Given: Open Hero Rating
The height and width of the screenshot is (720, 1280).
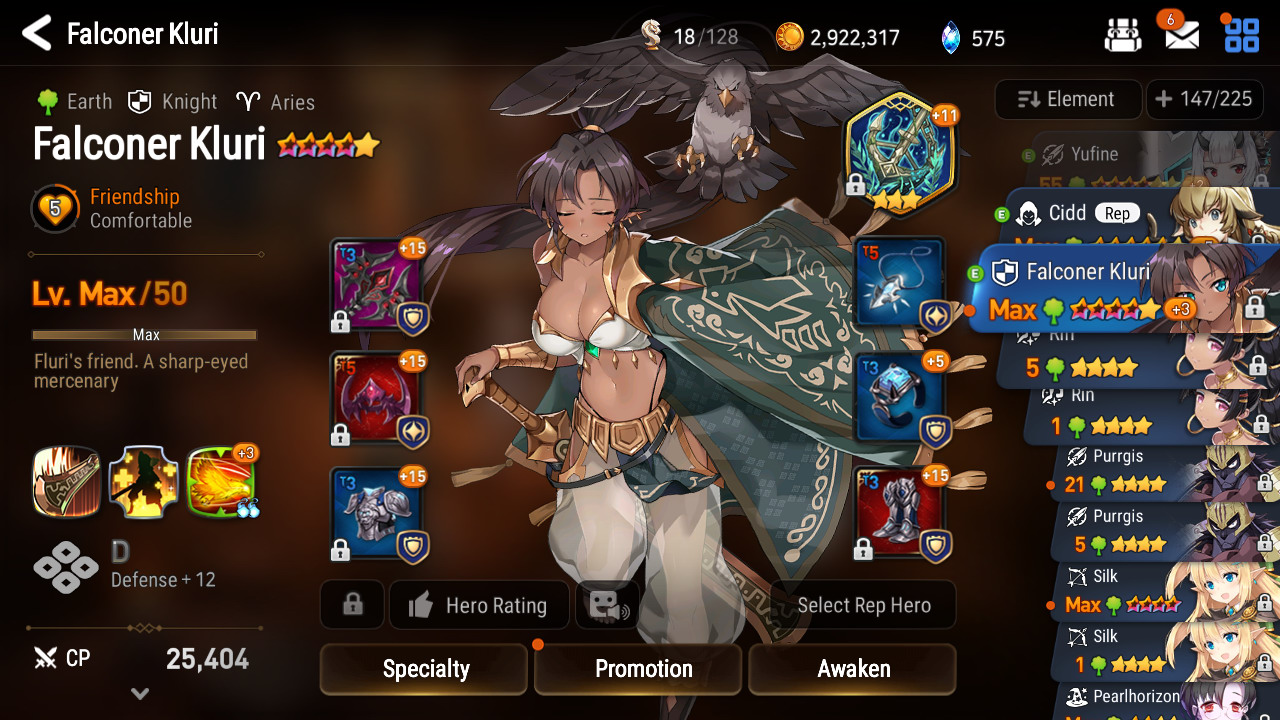Looking at the screenshot, I should coord(479,605).
